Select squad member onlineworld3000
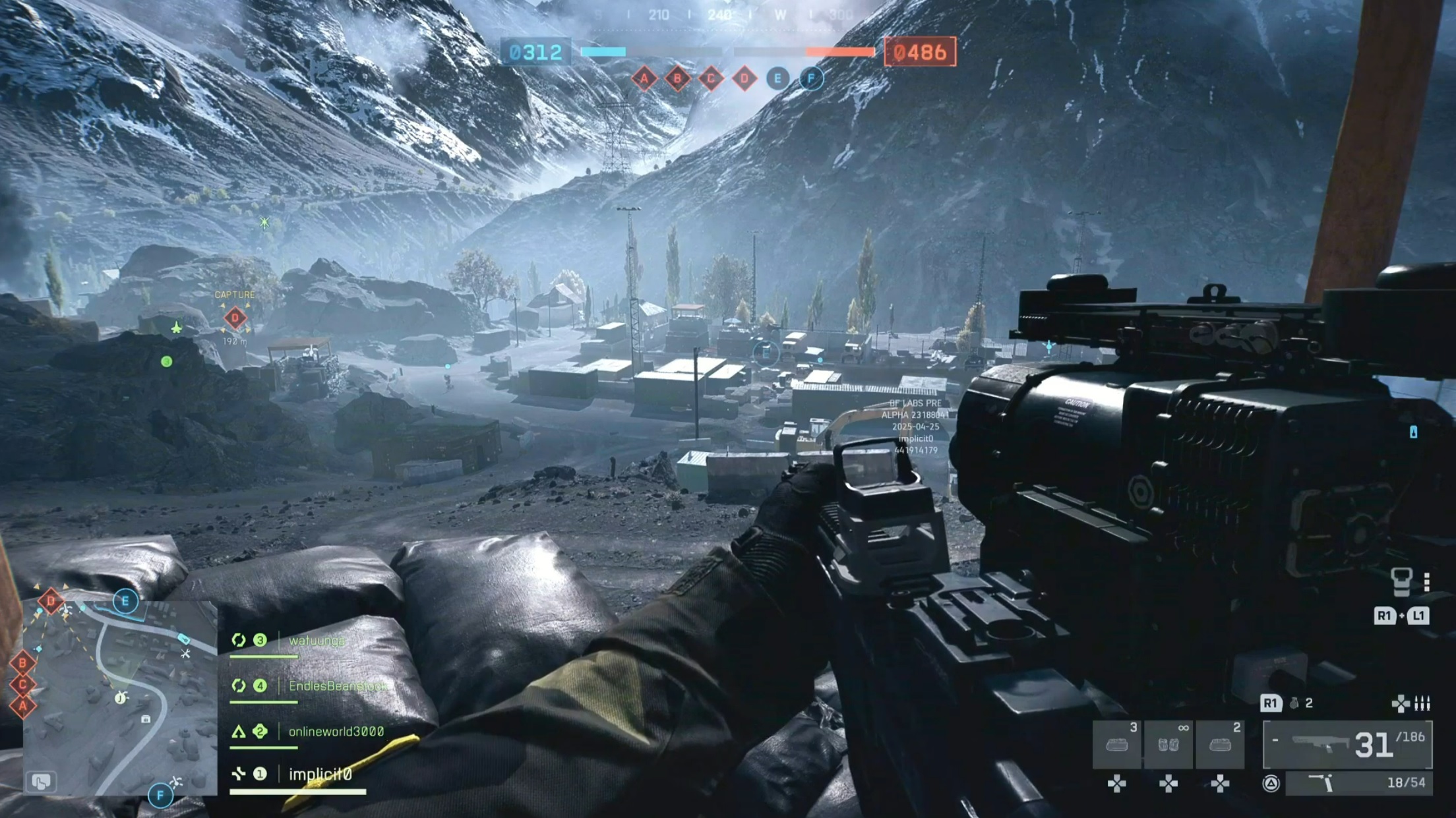 point(336,732)
